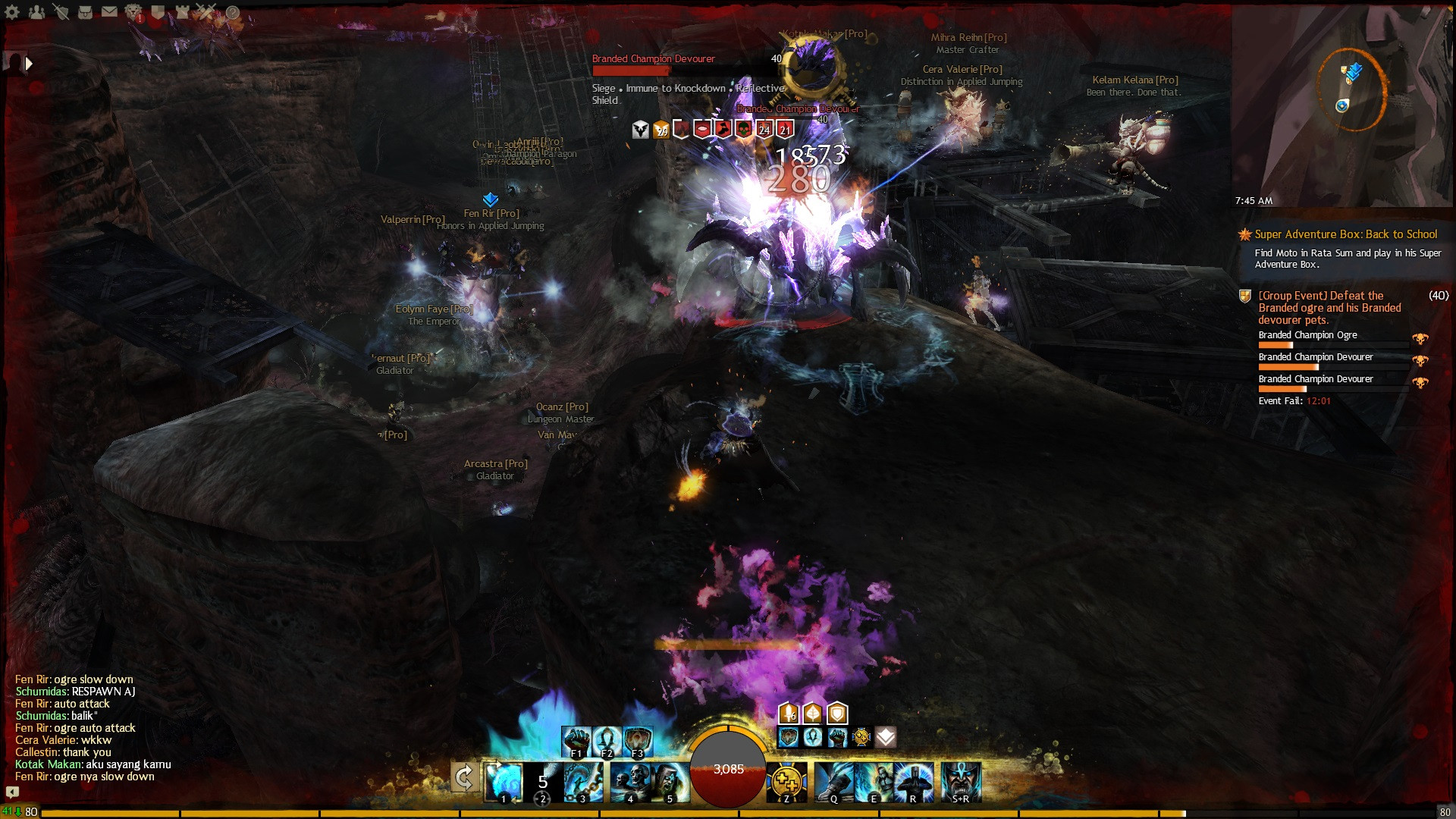Open the inventory bag icon
This screenshot has width=1456, height=819.
click(85, 11)
